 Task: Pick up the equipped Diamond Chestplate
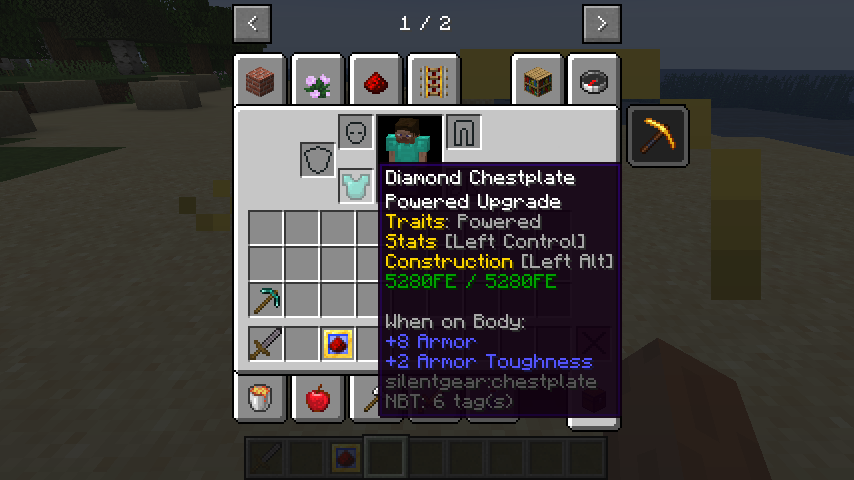click(x=356, y=186)
